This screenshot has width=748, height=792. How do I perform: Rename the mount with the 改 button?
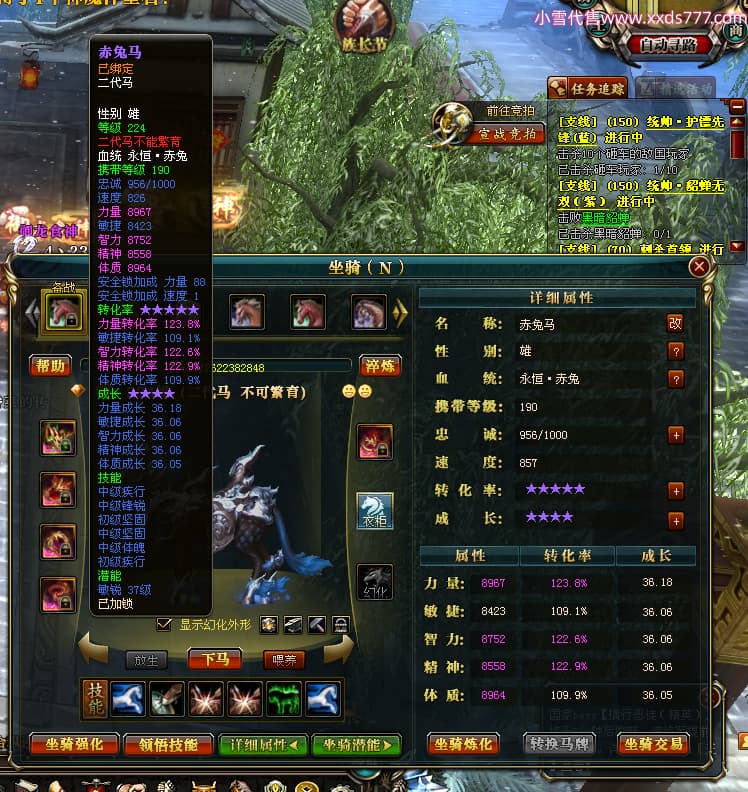tap(676, 323)
